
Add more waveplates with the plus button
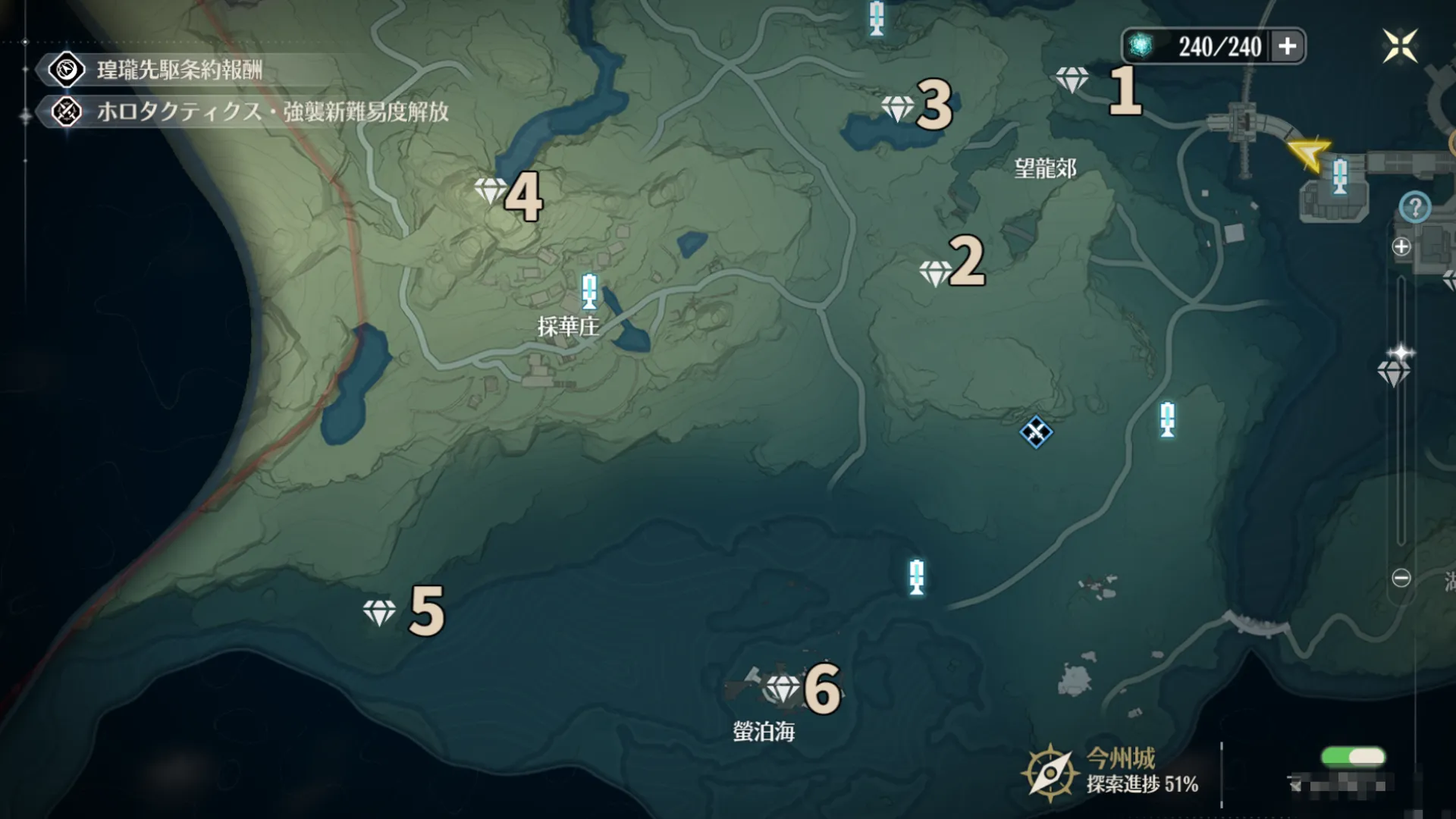coord(1287,46)
